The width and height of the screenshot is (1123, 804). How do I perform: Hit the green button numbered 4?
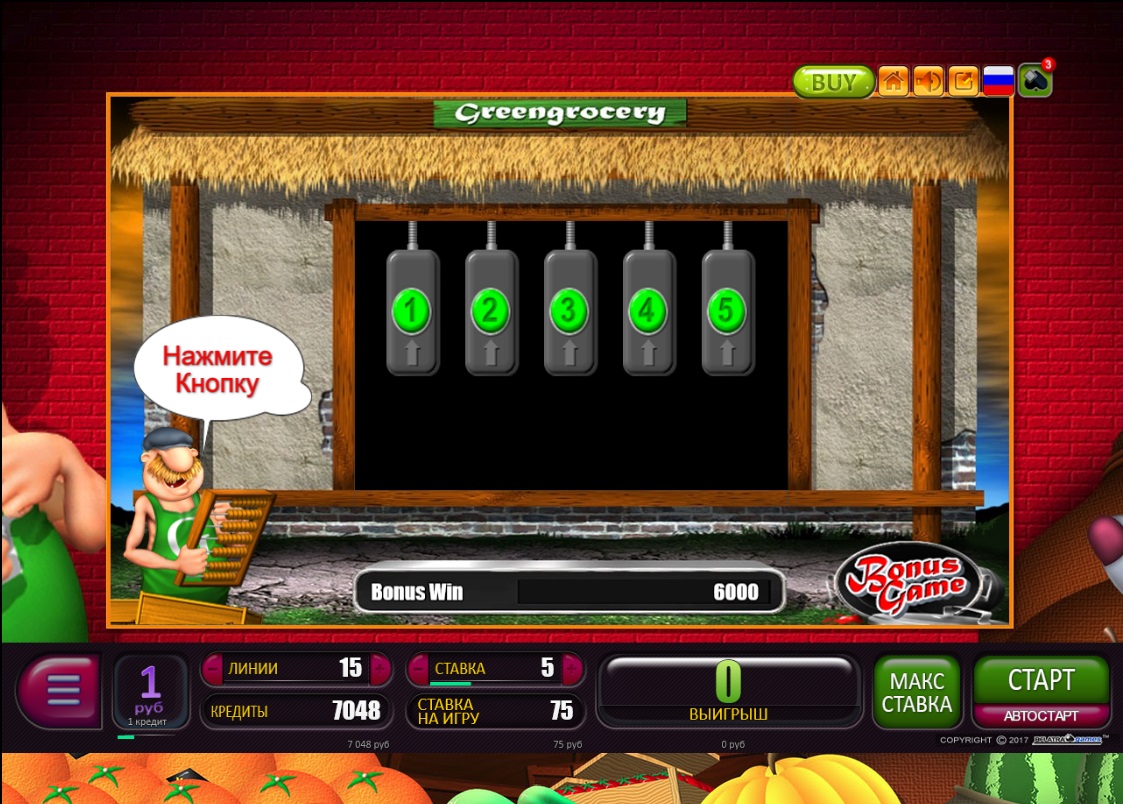click(648, 311)
